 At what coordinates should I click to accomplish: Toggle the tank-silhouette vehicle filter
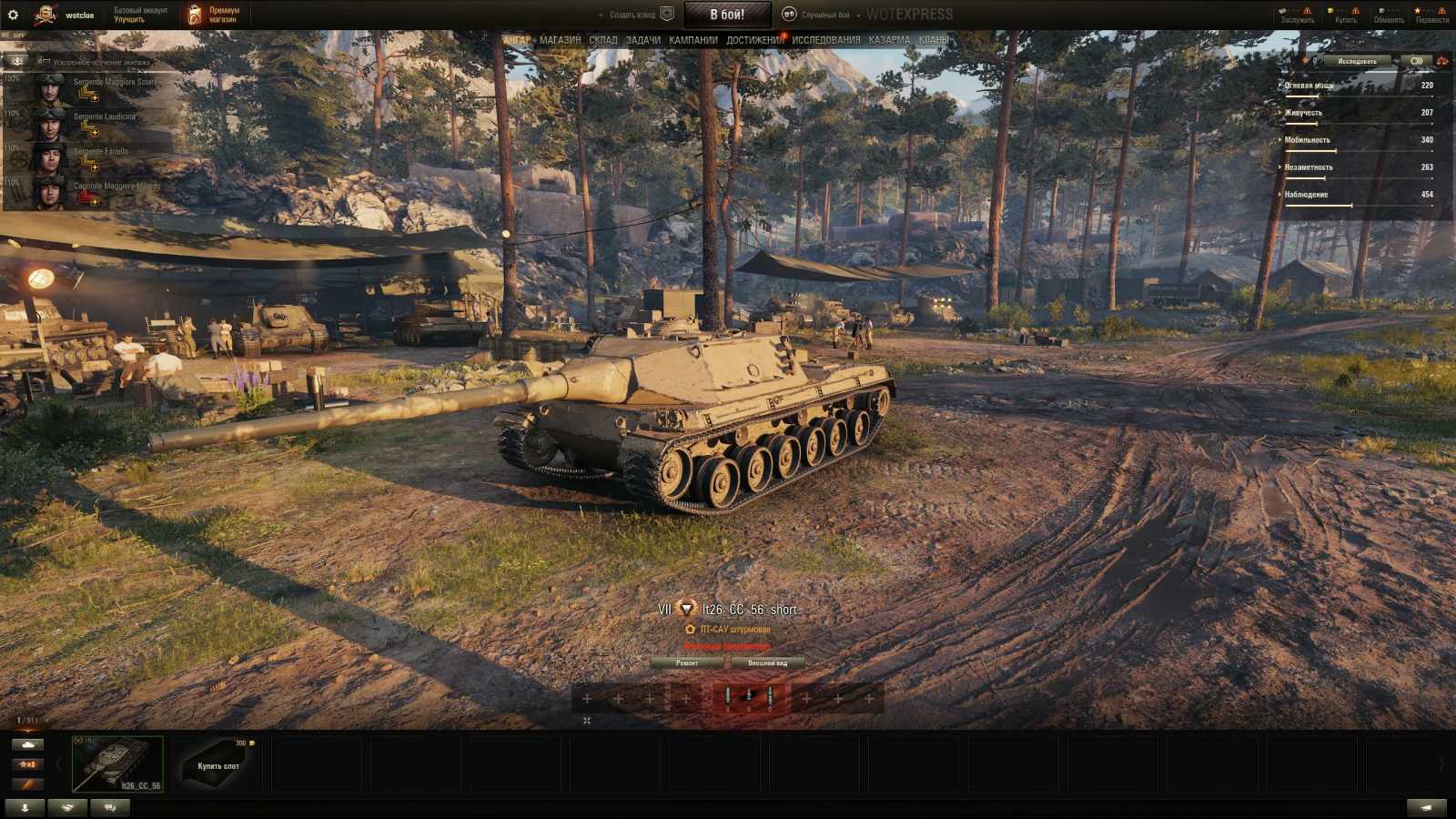(x=26, y=744)
